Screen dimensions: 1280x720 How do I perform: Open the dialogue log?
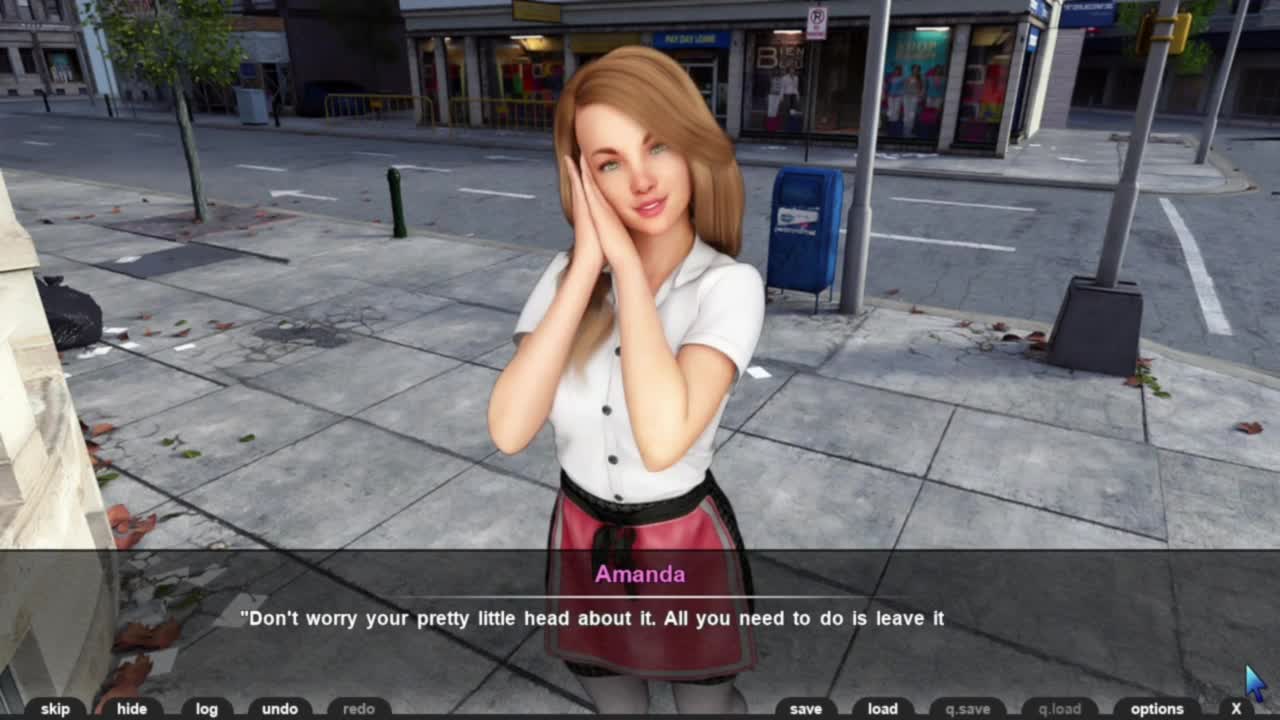point(207,709)
